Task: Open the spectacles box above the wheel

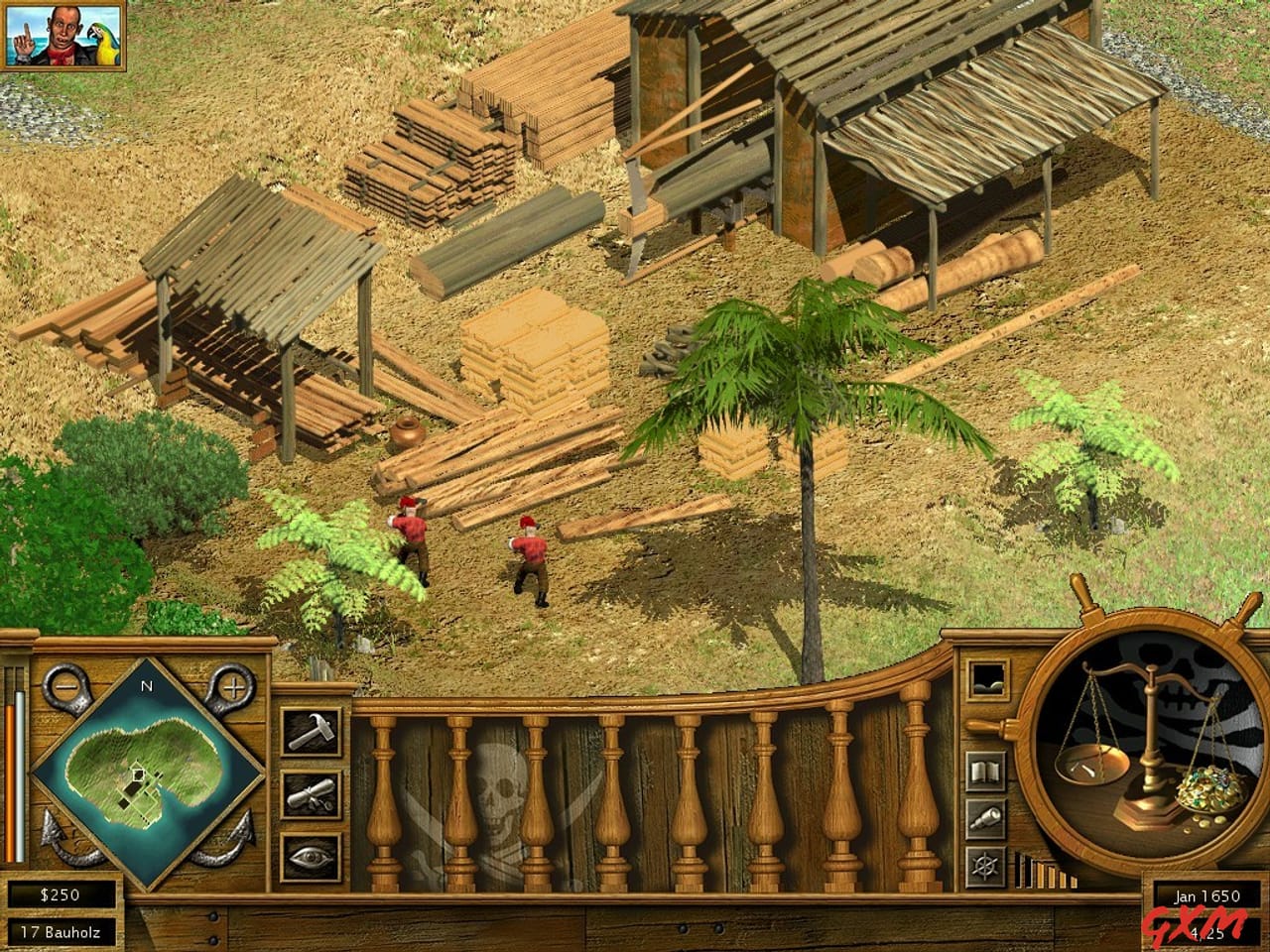Action: (x=987, y=677)
